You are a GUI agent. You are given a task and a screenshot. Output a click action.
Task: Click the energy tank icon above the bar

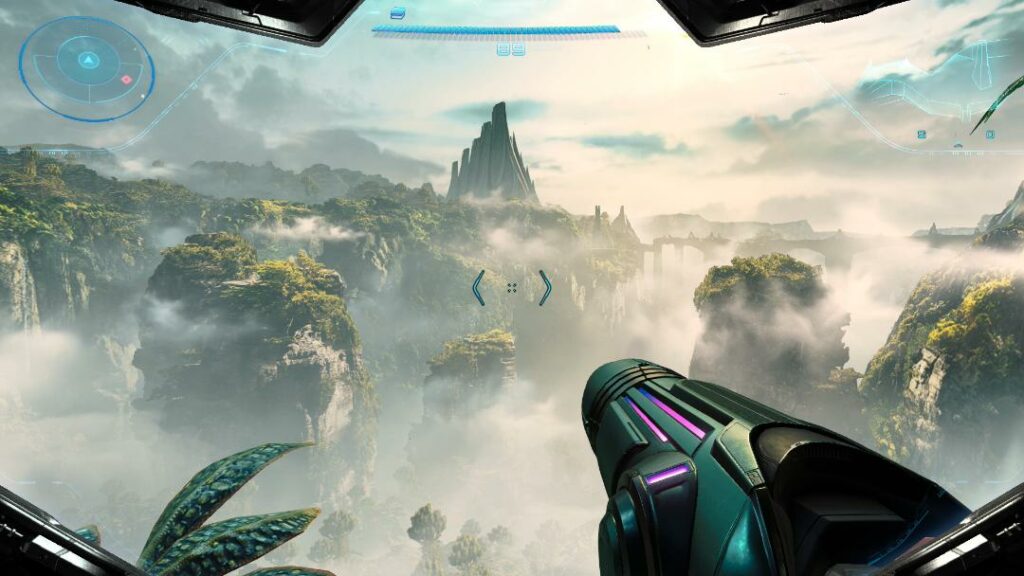[x=398, y=13]
